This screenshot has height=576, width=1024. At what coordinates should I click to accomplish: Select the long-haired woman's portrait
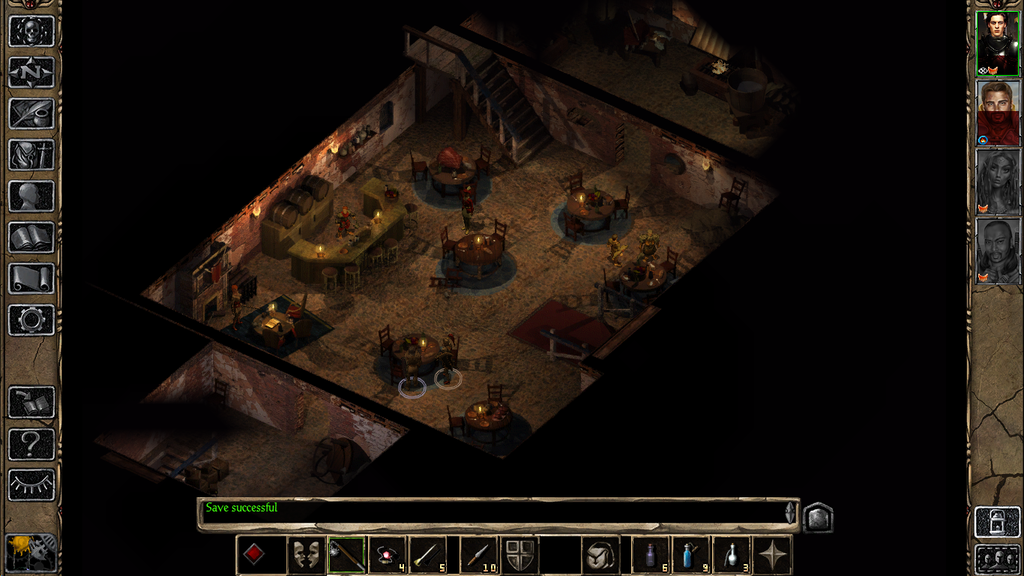[x=997, y=181]
